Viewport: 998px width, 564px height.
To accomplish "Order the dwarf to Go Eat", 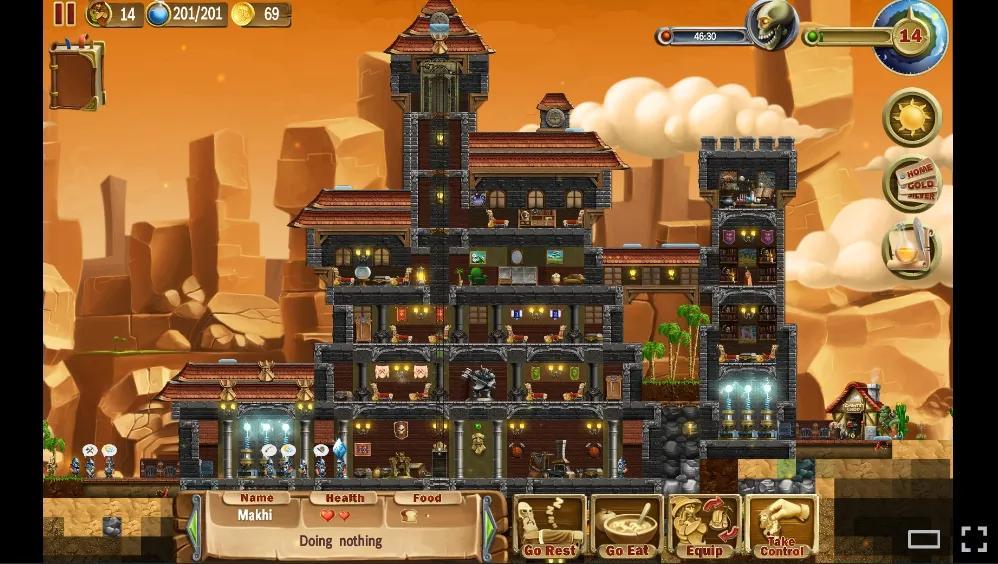I will point(627,526).
